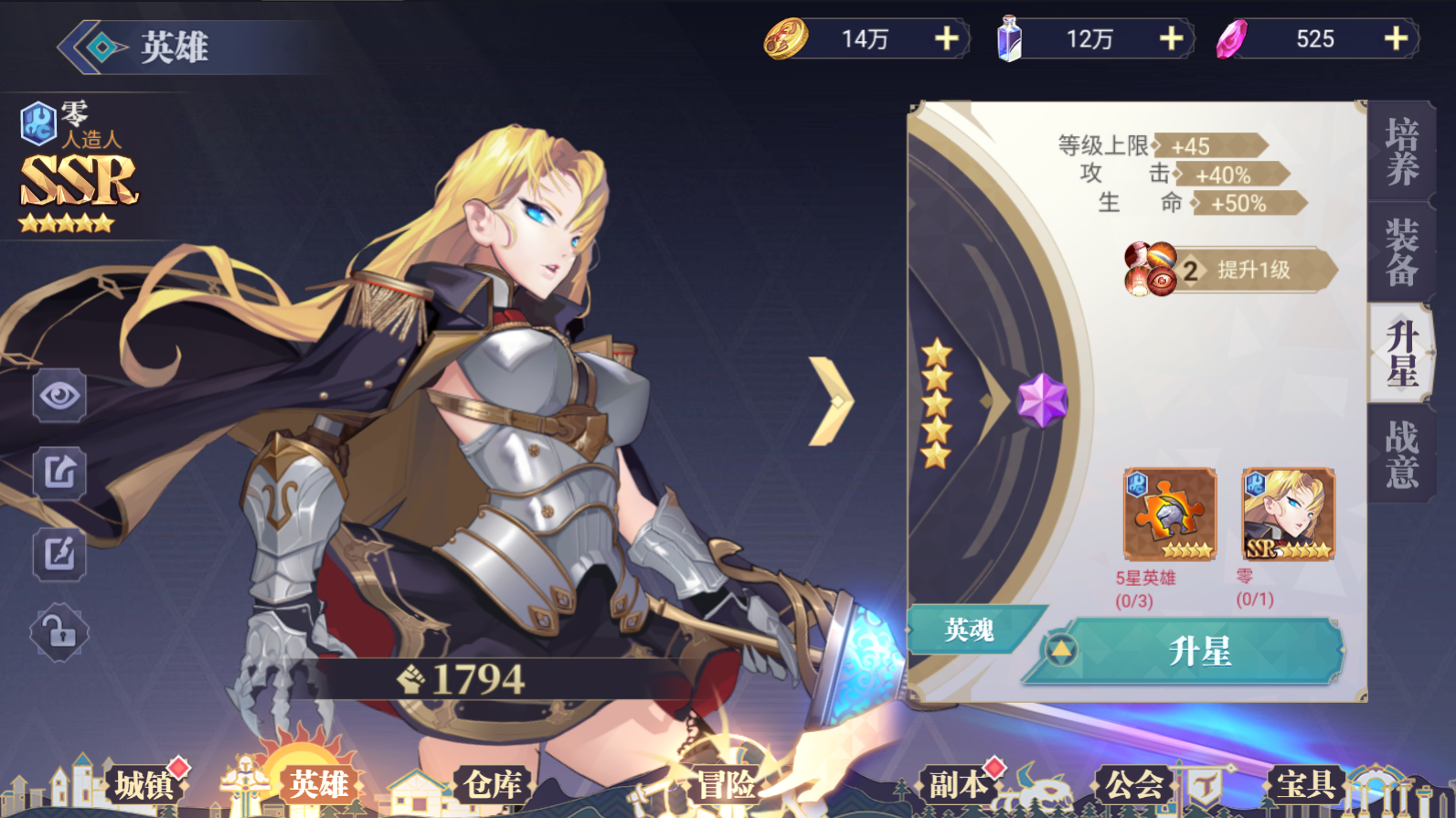The image size is (1456, 818).
Task: Buy more pink gems with plus button
Action: (x=1395, y=39)
